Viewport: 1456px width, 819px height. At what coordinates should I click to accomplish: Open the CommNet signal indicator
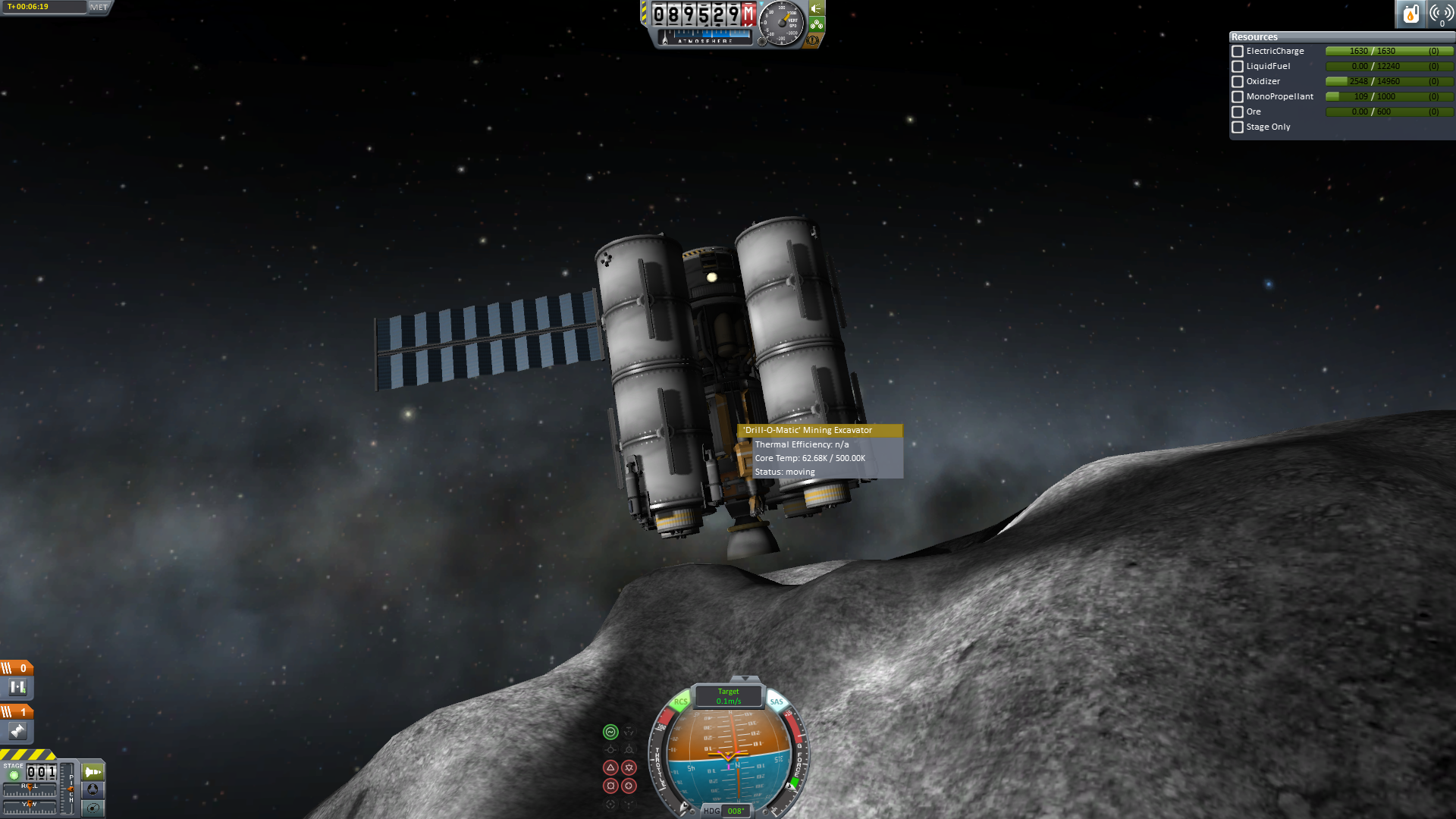click(x=1441, y=14)
